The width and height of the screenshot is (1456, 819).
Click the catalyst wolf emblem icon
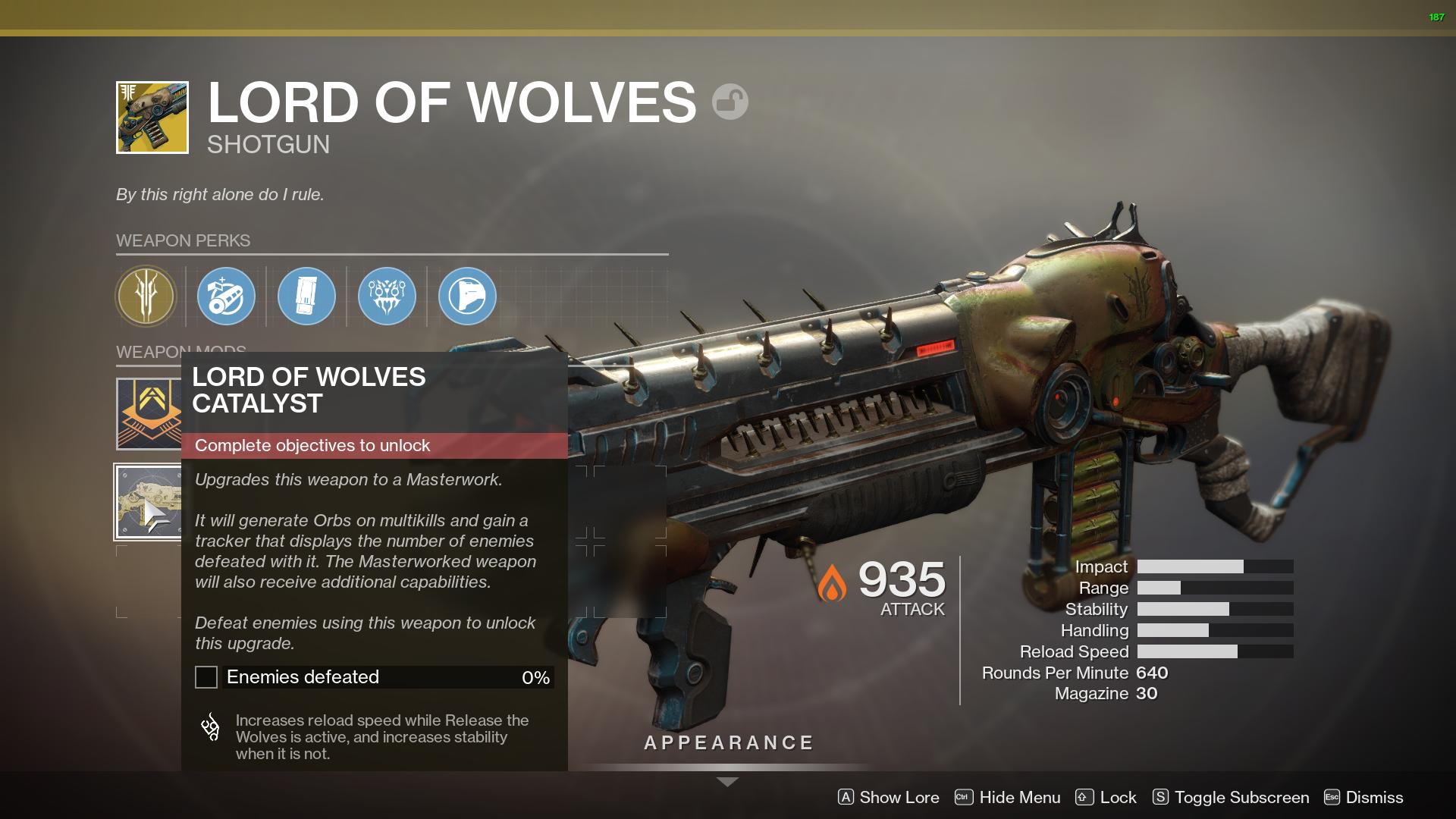[x=210, y=728]
